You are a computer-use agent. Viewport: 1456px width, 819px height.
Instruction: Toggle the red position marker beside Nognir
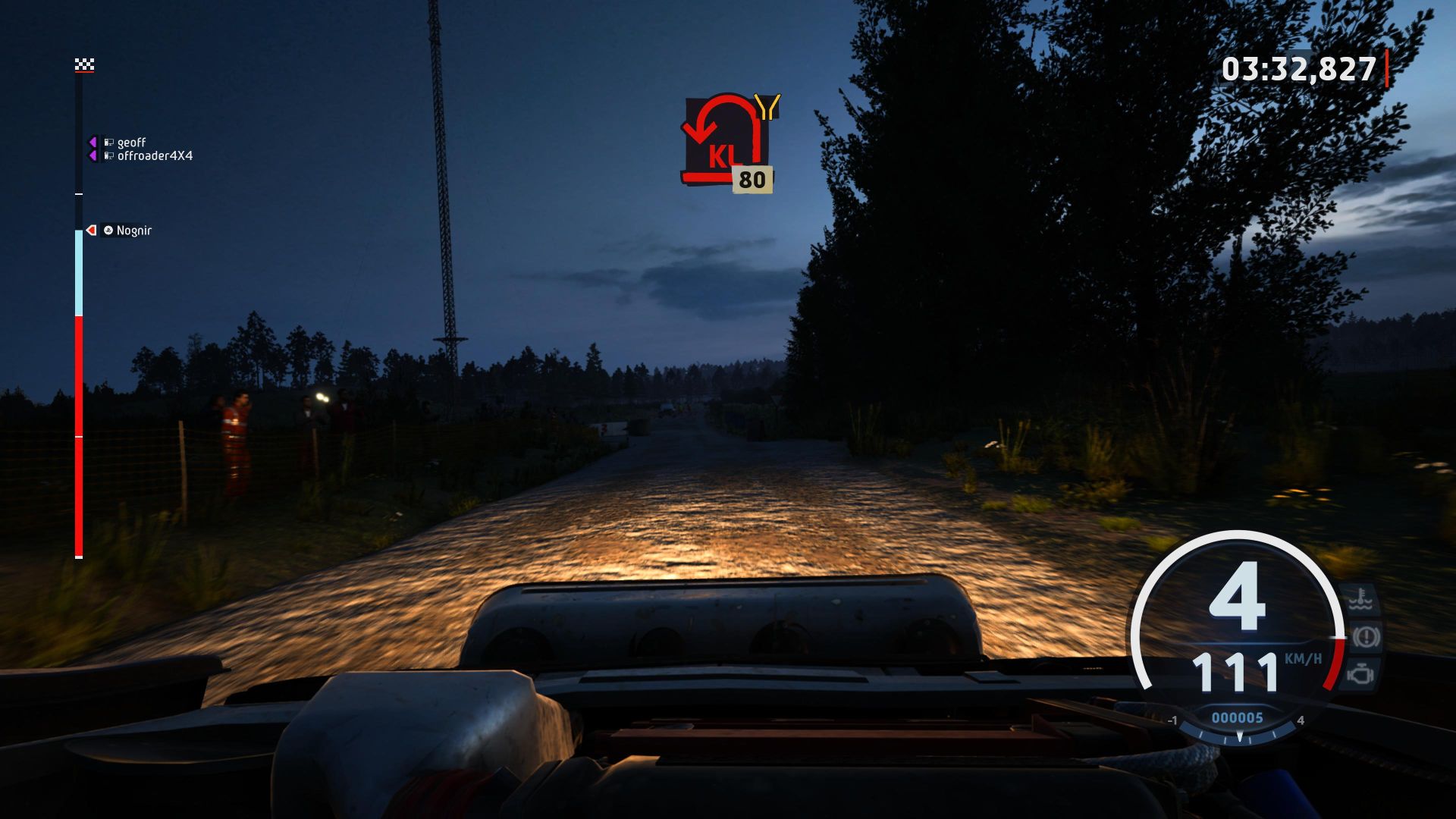[x=91, y=231]
